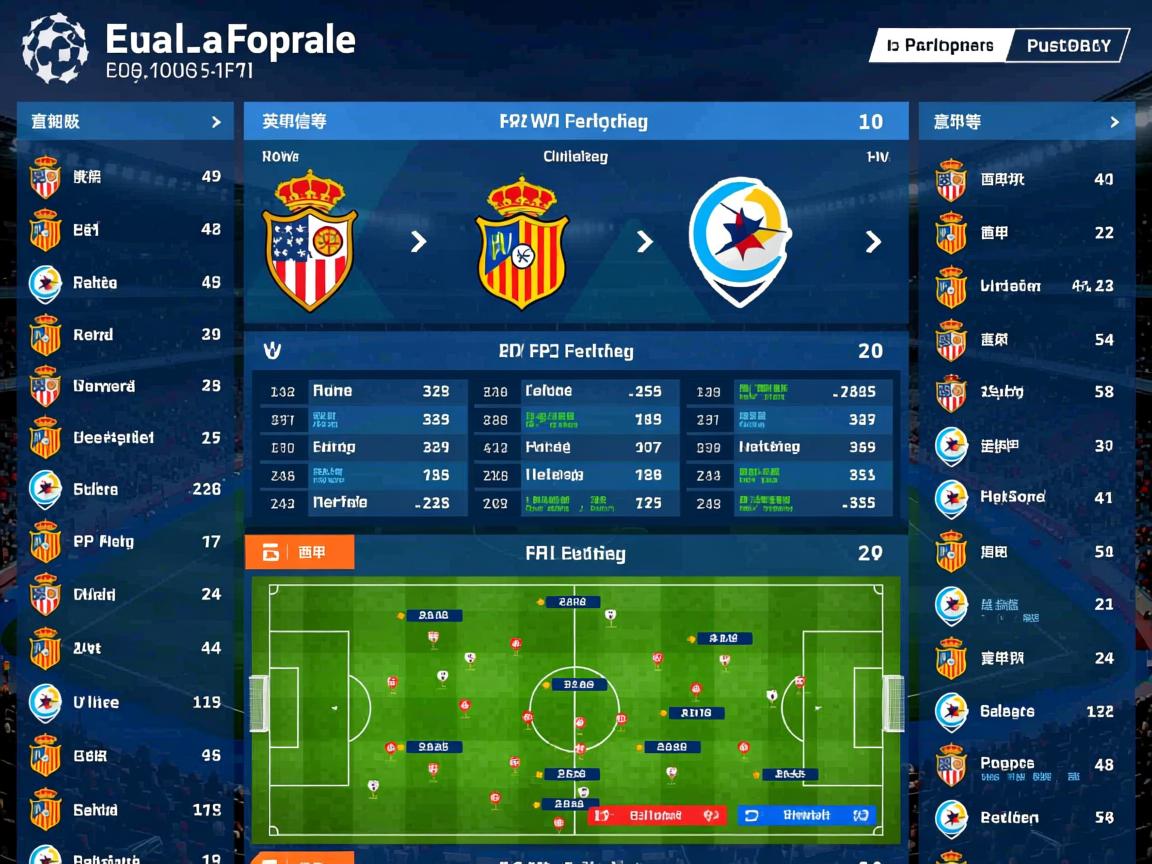Viewport: 1152px width, 864px height.
Task: Pick the Popgce row in right list
Action: coord(1026,765)
